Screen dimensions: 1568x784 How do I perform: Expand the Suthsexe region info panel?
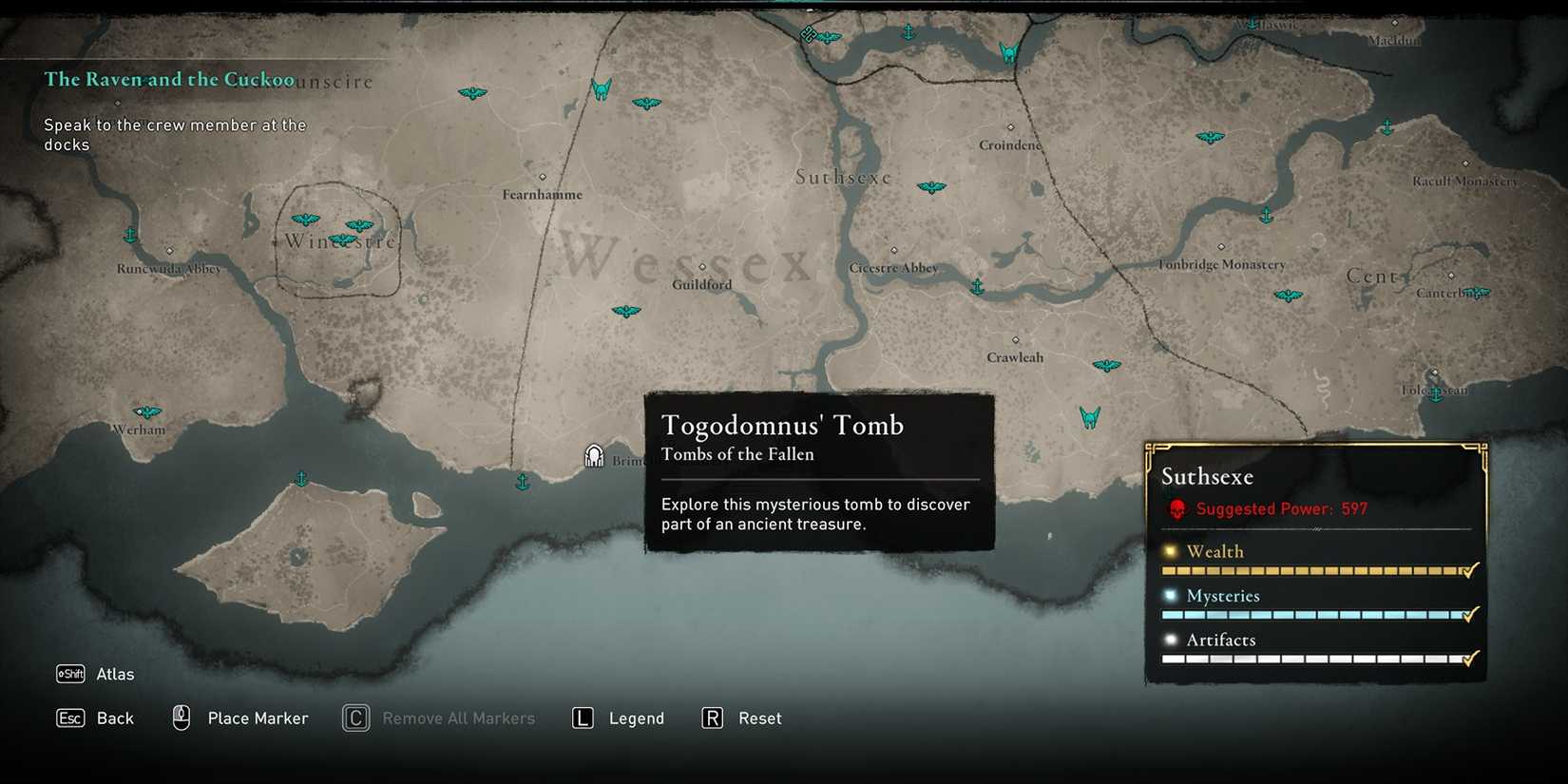pyautogui.click(x=1207, y=476)
